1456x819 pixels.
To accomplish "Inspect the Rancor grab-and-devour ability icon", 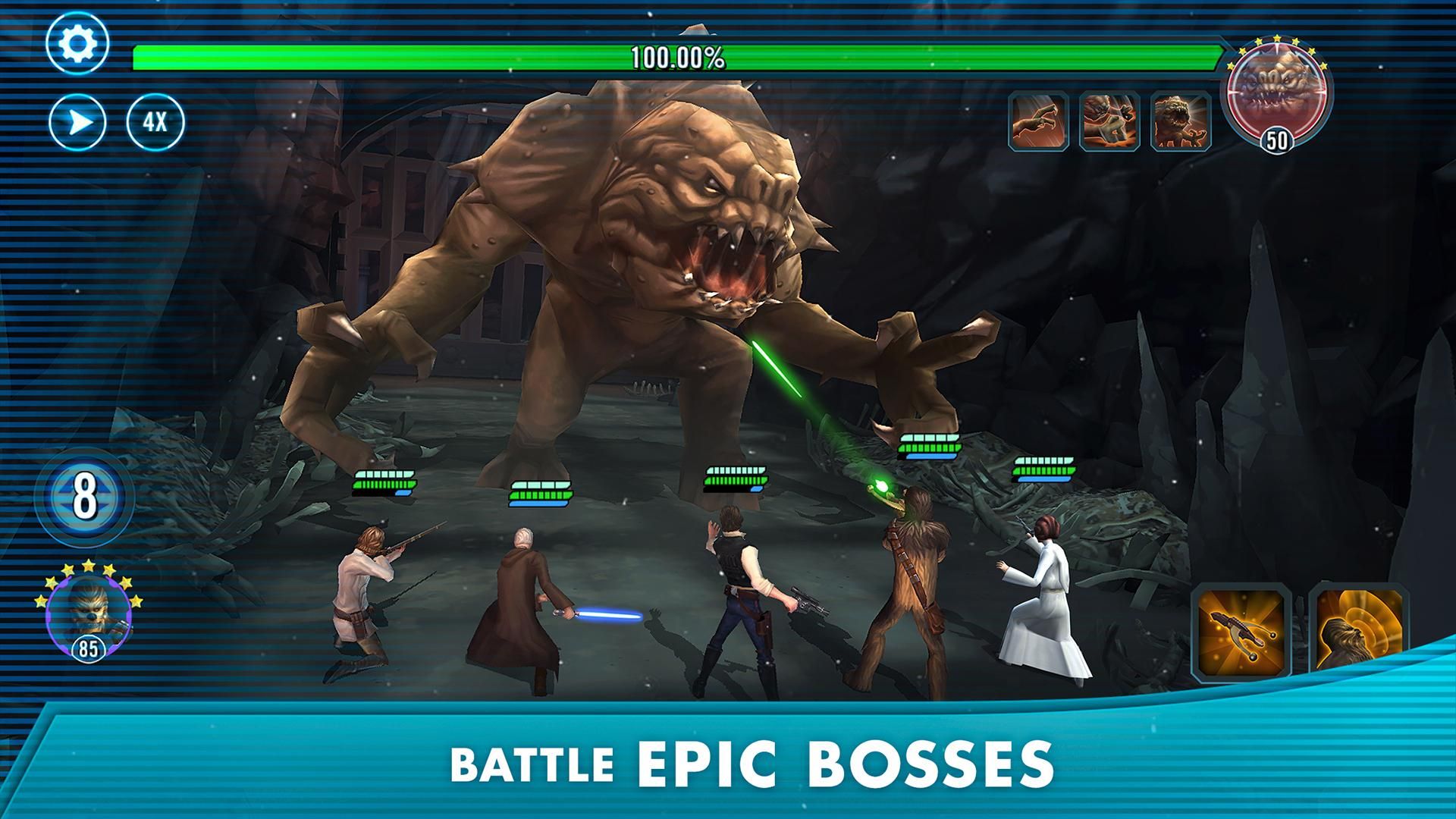I will pos(1109,121).
